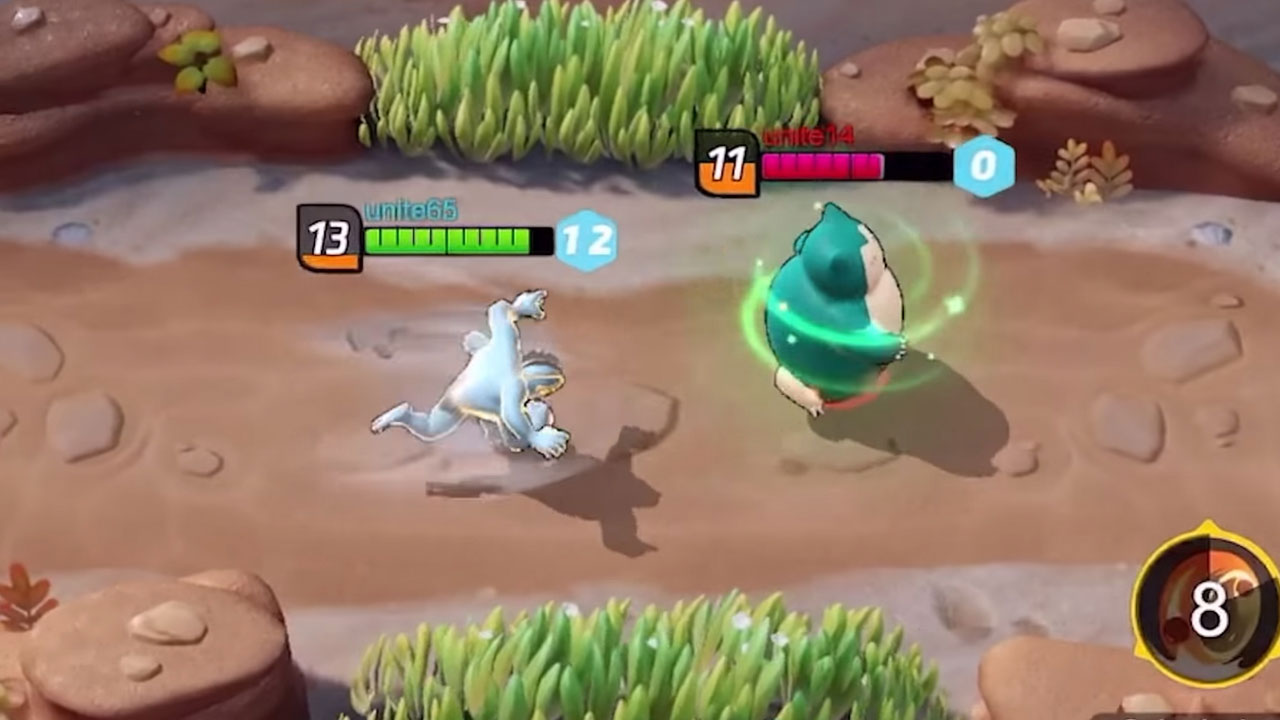Click the orange level badge showing 13
1280x720 pixels.
click(x=330, y=238)
